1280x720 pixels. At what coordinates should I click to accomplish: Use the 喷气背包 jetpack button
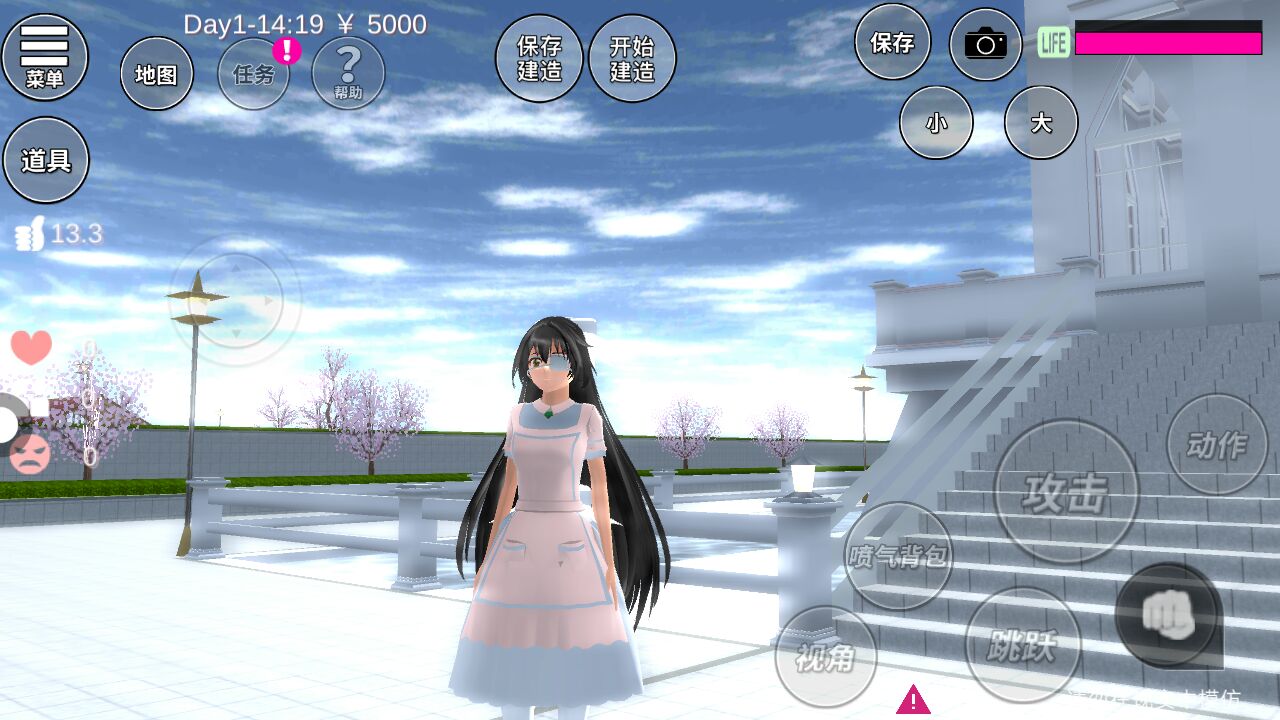(x=898, y=555)
